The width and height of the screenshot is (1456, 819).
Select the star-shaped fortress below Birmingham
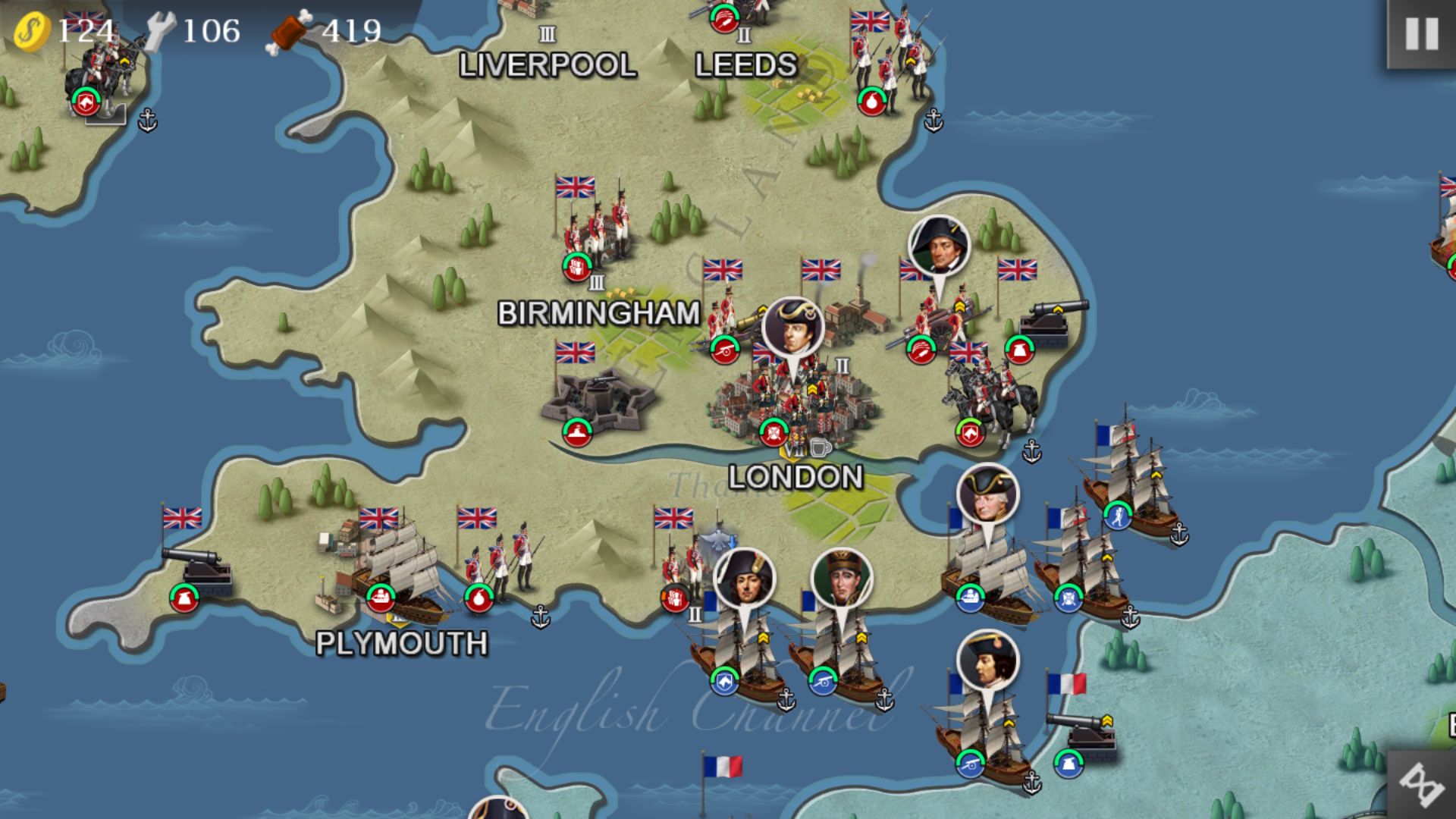coord(599,400)
